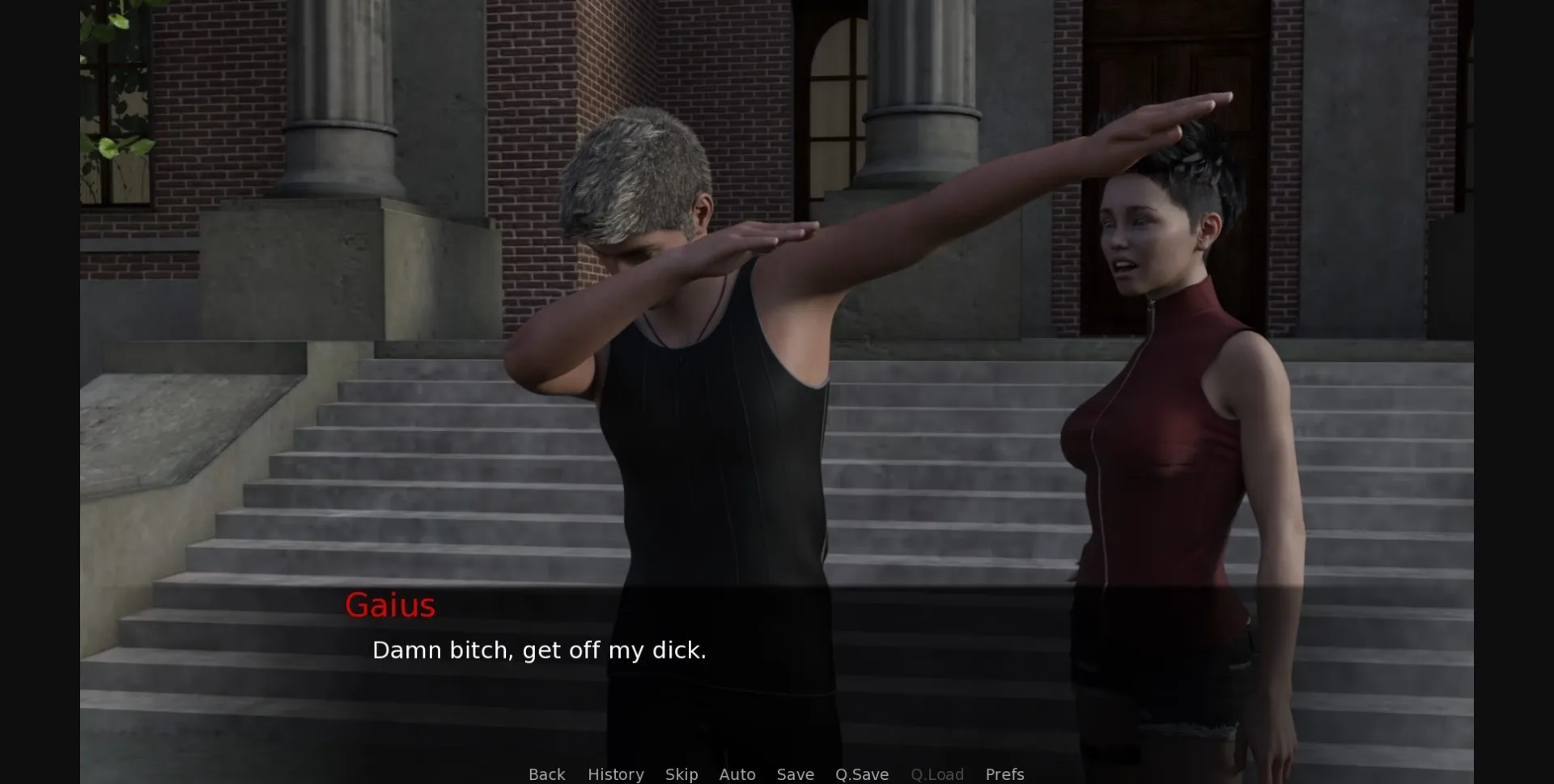Click Q.Load to restore quick save
The height and width of the screenshot is (784, 1554).
point(936,774)
